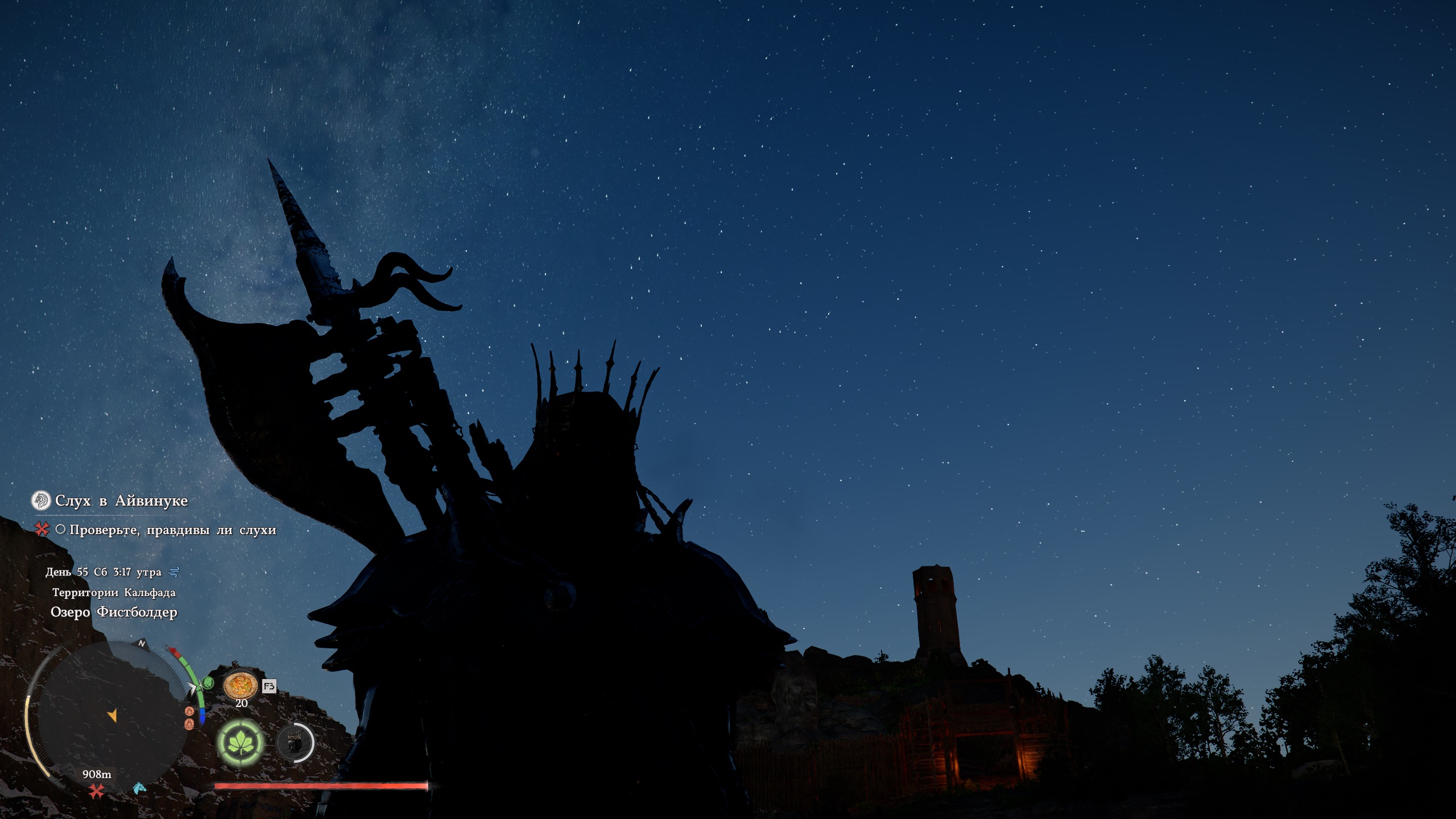This screenshot has height=819, width=1456.
Task: Click the blue horse marker on minimap
Action: (x=139, y=788)
